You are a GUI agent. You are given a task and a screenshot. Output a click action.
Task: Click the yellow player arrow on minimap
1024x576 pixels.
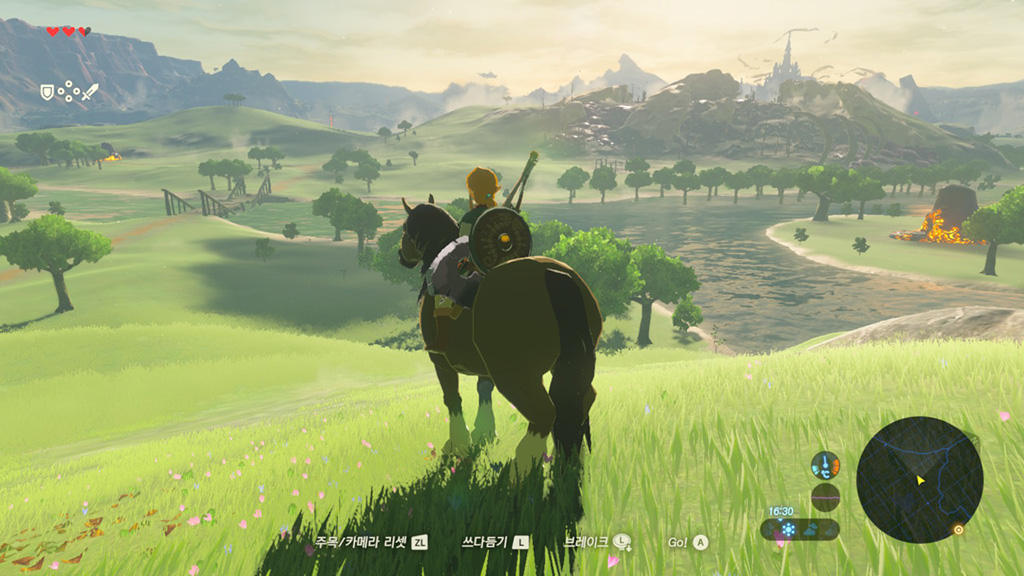[920, 480]
